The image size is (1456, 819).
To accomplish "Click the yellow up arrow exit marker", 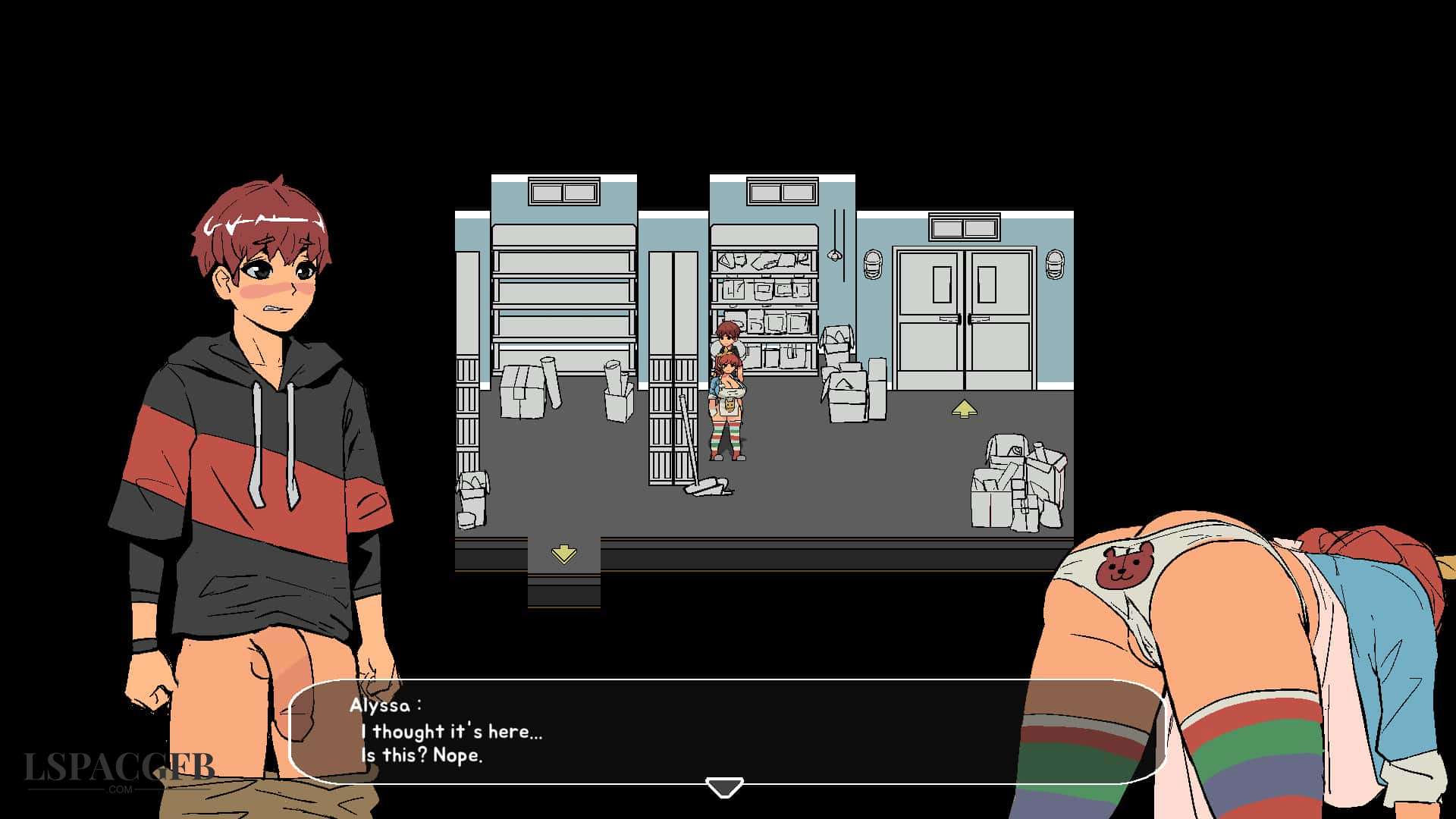I will [963, 408].
